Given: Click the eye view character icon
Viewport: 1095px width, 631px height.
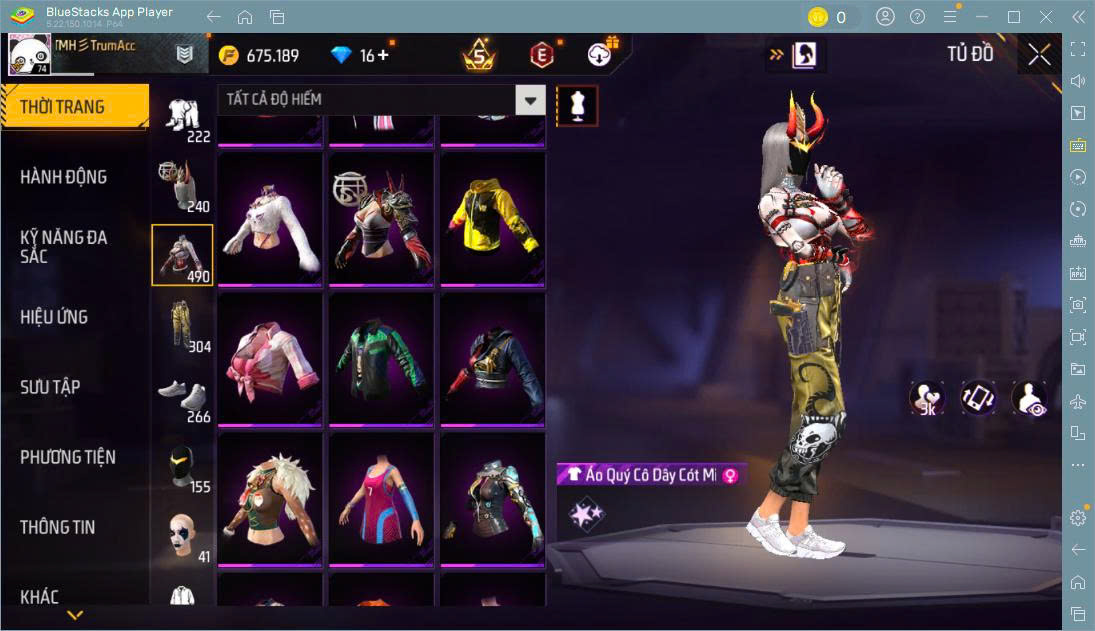Looking at the screenshot, I should coord(1029,398).
